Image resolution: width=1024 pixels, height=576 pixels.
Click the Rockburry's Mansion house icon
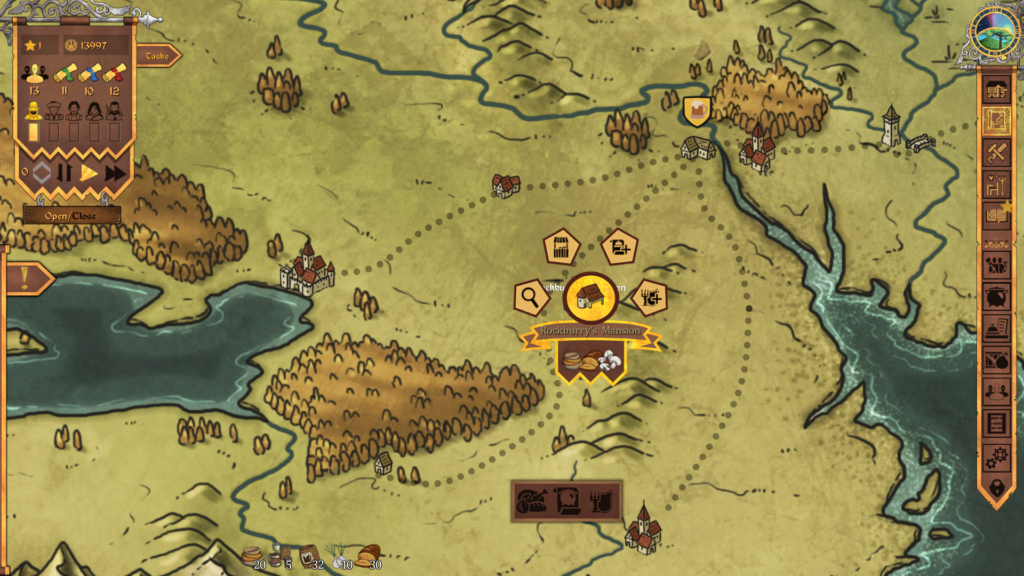tap(590, 297)
